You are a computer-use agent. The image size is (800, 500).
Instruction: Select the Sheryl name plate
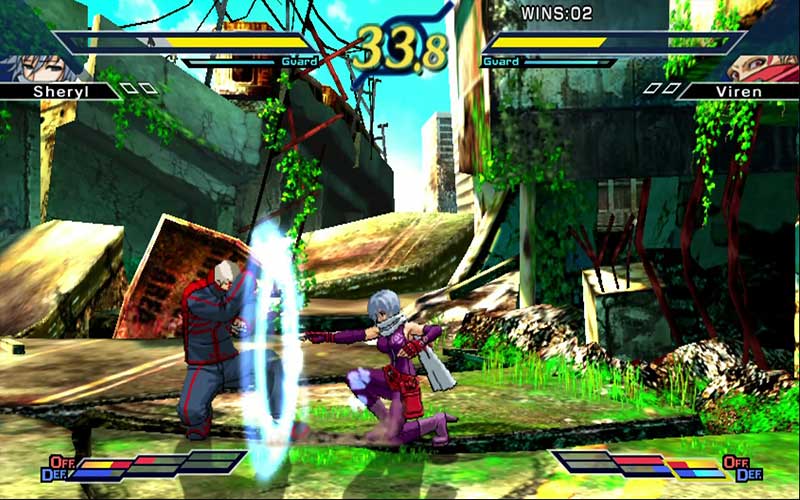(x=58, y=91)
